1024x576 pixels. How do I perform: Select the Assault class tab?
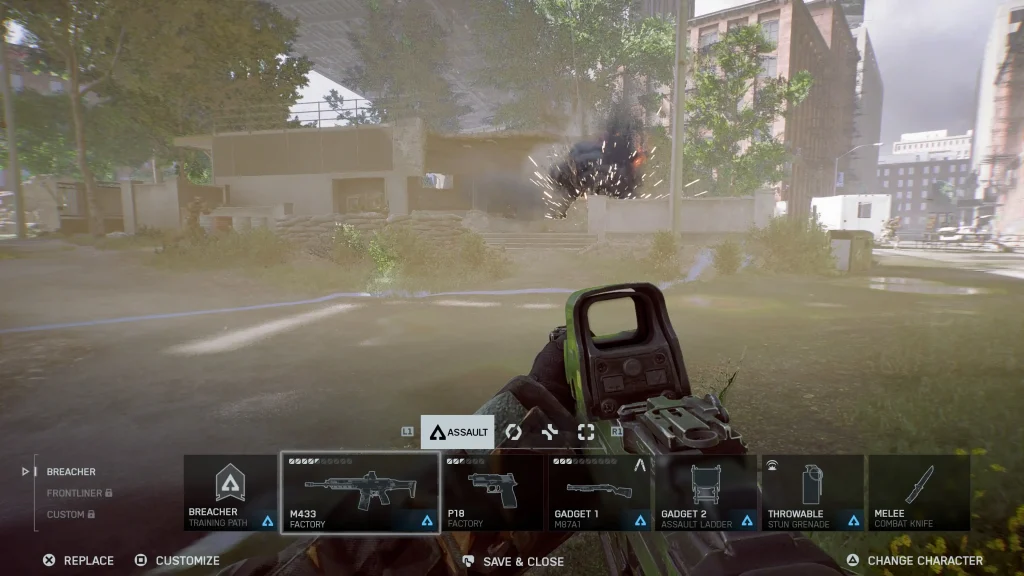pyautogui.click(x=458, y=432)
